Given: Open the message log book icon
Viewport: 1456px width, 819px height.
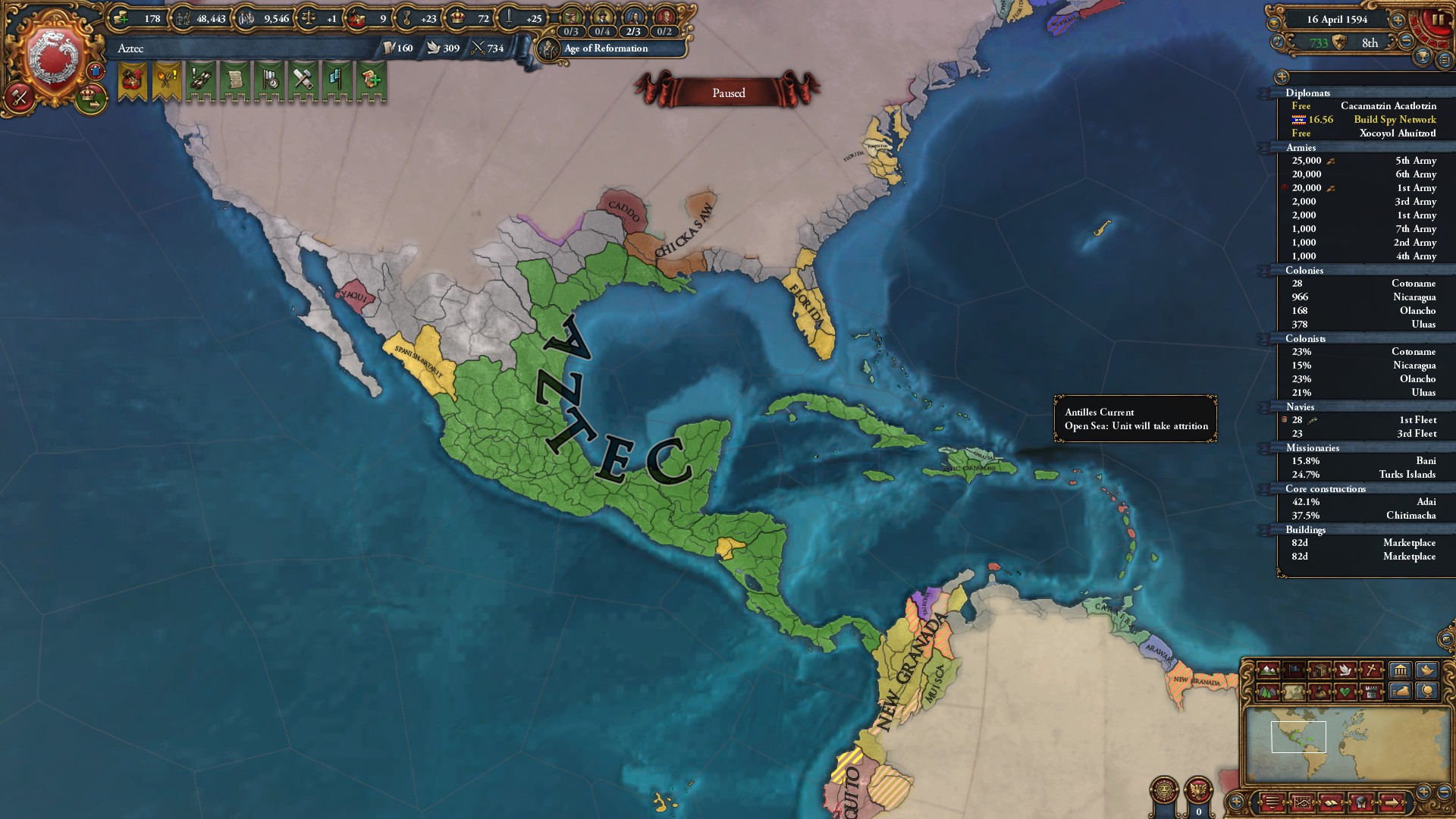Looking at the screenshot, I should 1332,803.
